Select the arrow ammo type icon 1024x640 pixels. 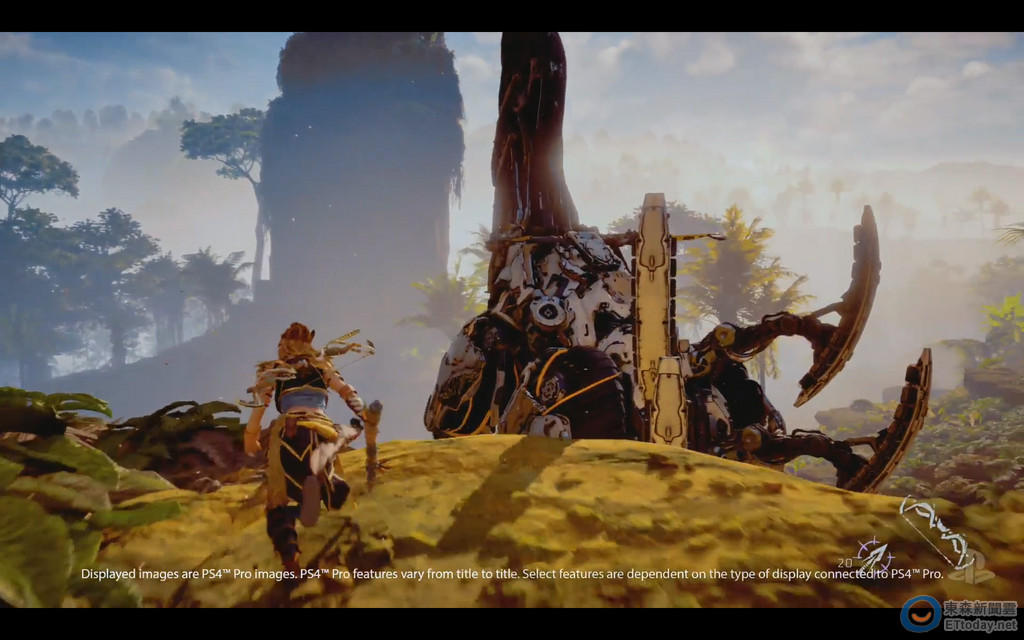pyautogui.click(x=874, y=554)
